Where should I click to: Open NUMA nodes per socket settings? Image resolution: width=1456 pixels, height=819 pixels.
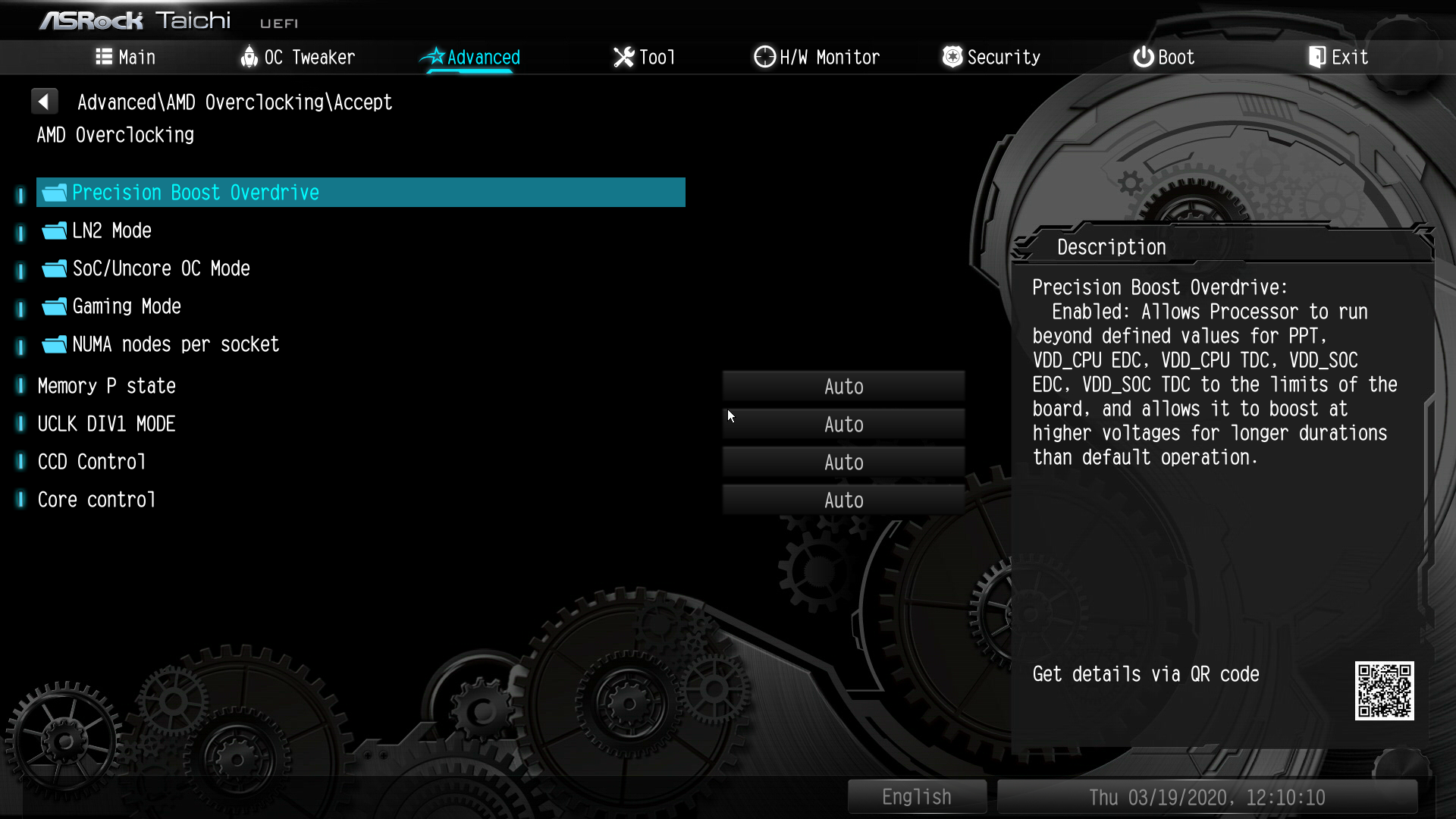(175, 344)
